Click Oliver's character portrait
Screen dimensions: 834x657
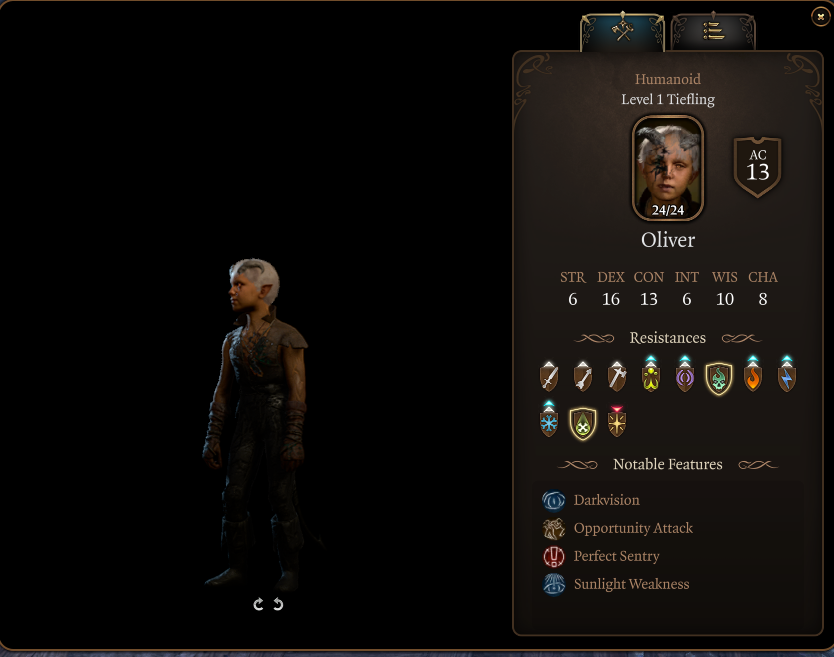click(667, 168)
